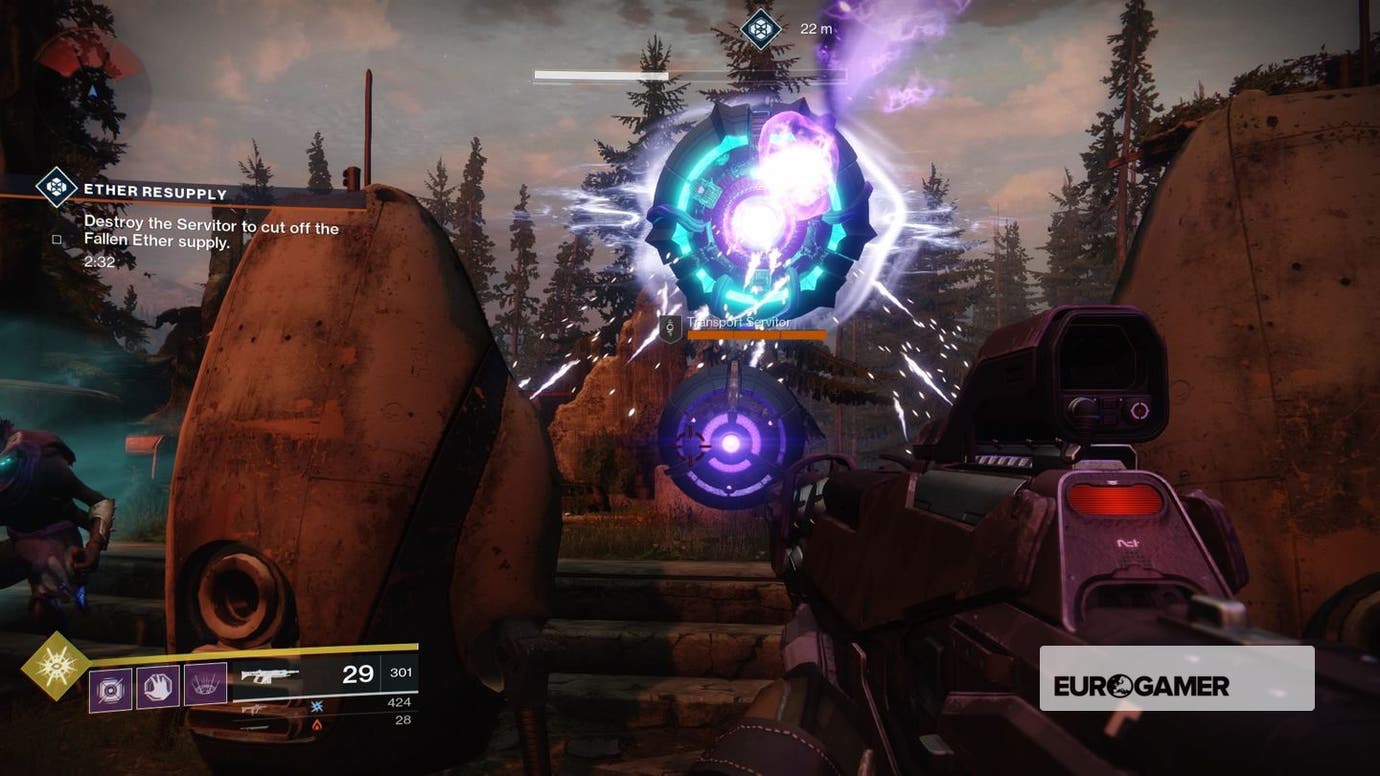Select the Arc energy weapon icon

317,707
